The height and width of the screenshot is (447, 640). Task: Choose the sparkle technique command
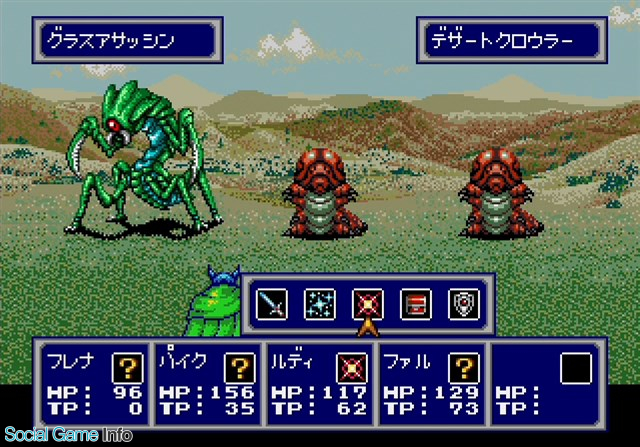point(319,303)
